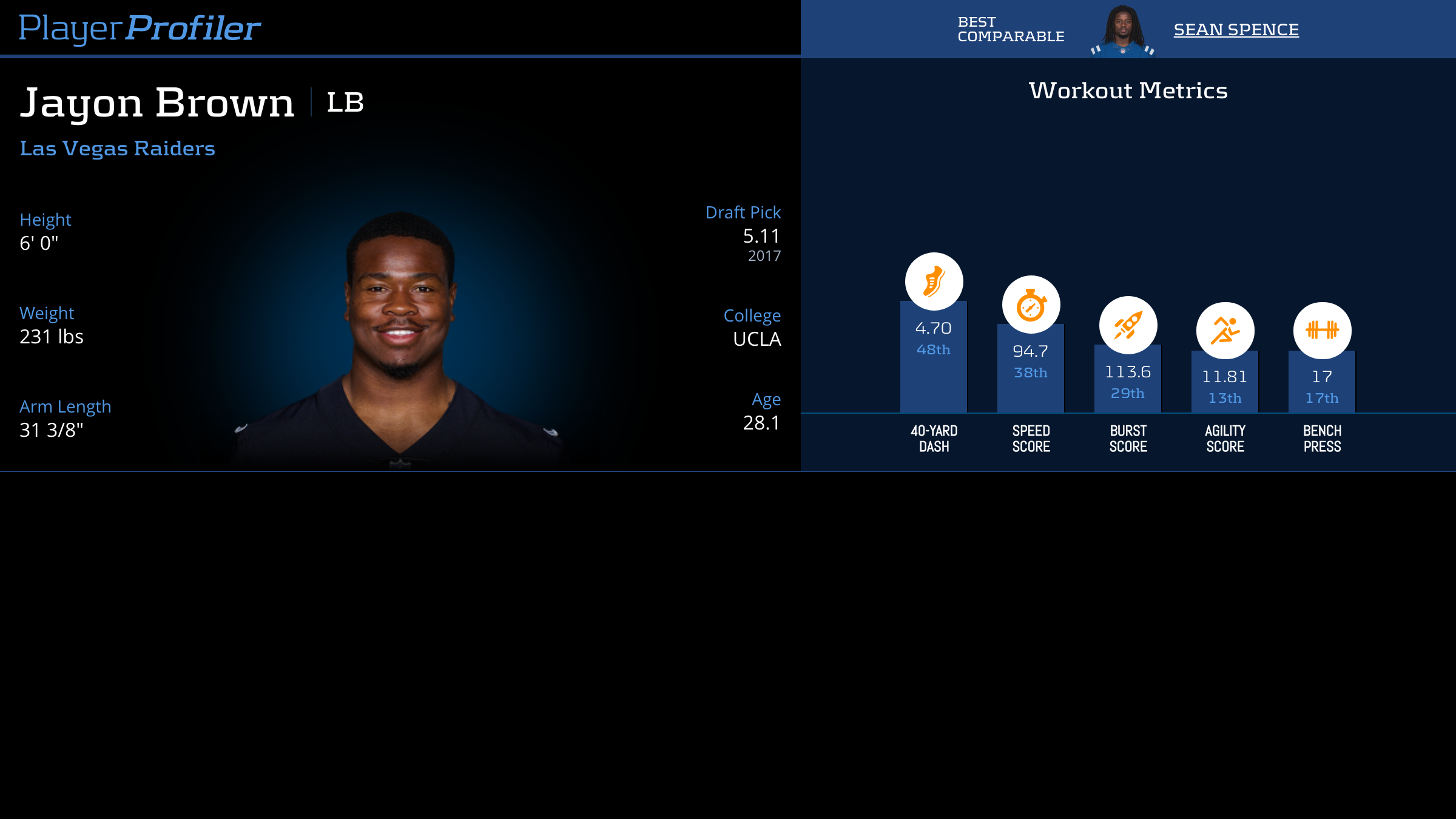
Task: Click the 40-yard dash shoe icon
Action: coord(934,281)
